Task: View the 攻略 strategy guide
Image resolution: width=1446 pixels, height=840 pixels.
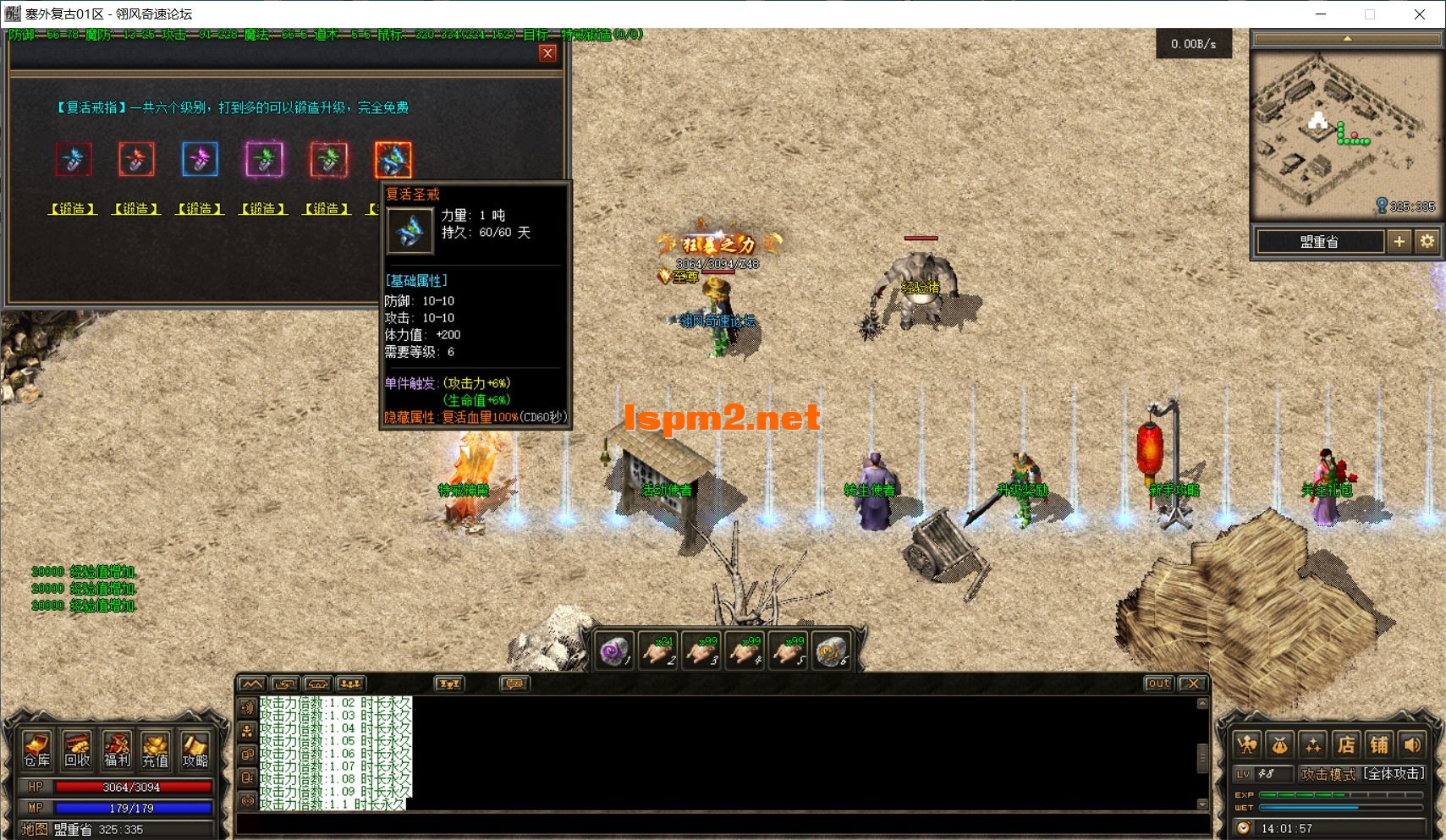Action: pyautogui.click(x=195, y=749)
